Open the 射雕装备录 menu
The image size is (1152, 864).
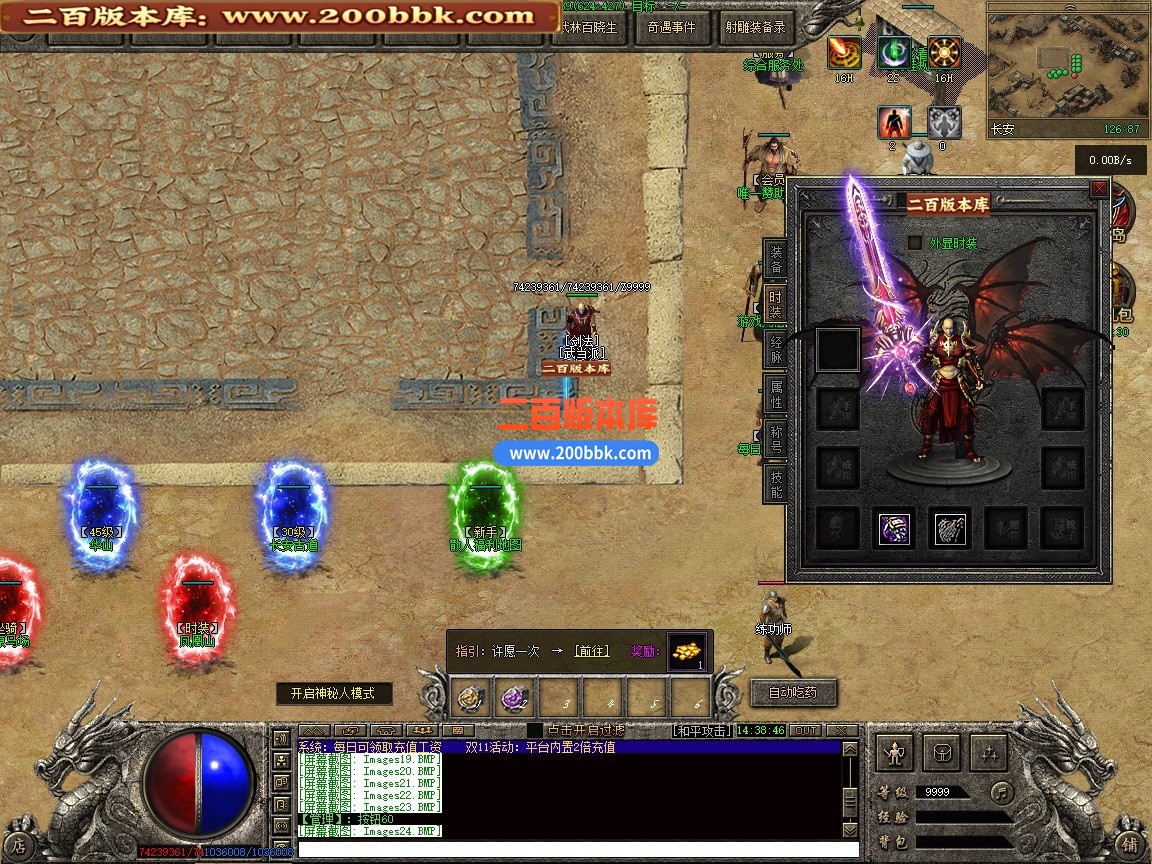click(755, 28)
